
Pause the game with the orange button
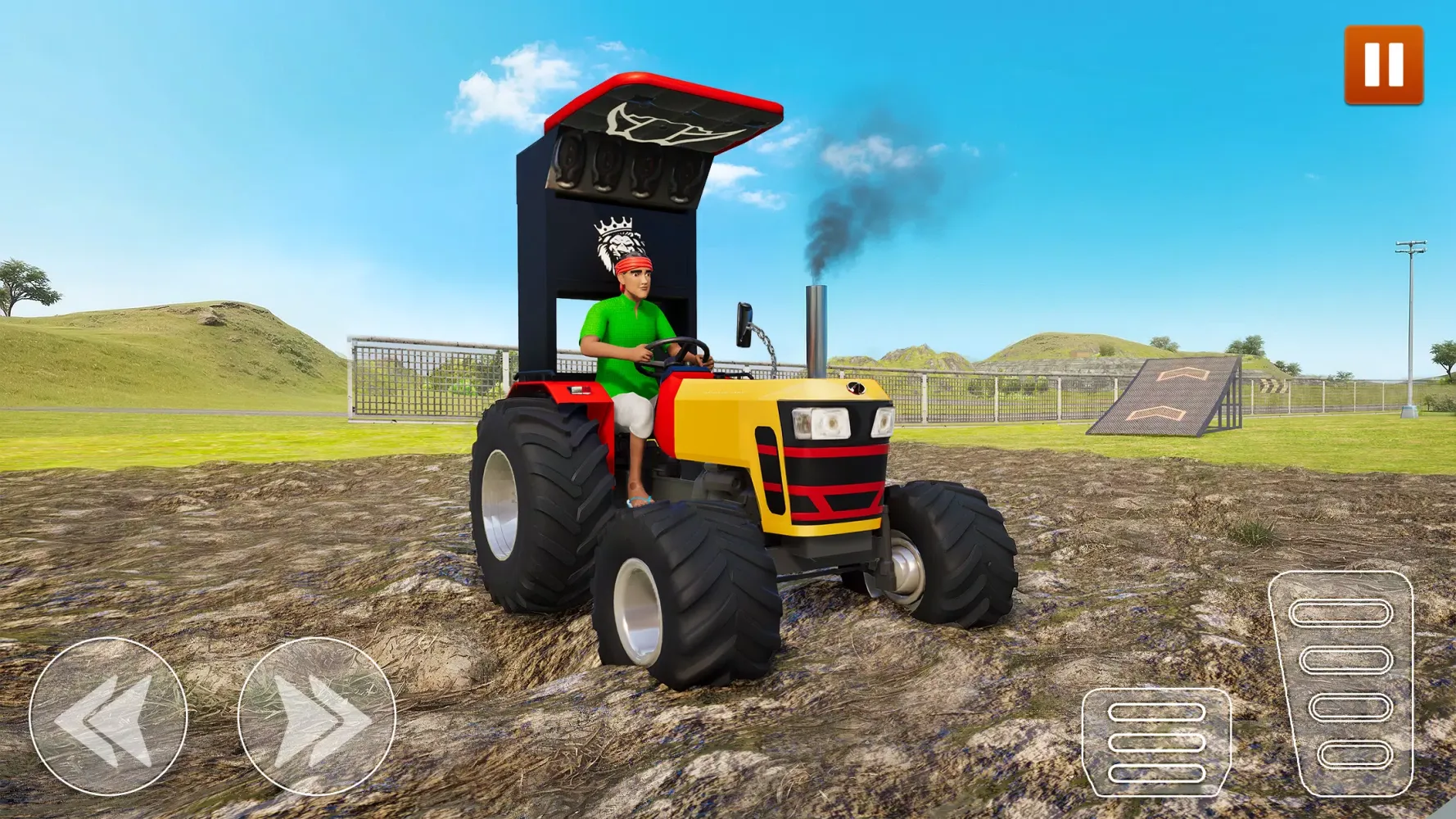pos(1383,66)
